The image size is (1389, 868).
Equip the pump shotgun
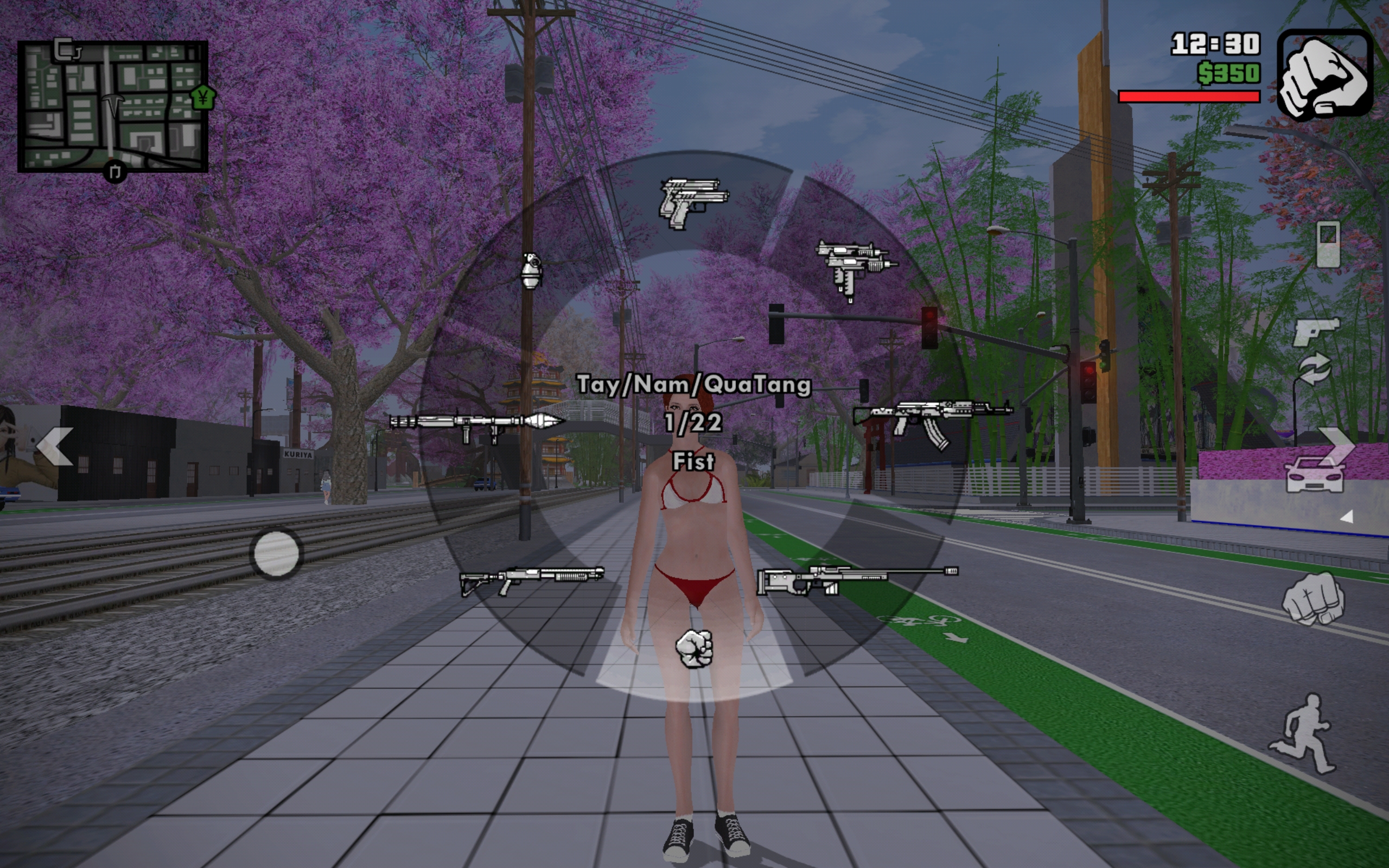[x=532, y=580]
